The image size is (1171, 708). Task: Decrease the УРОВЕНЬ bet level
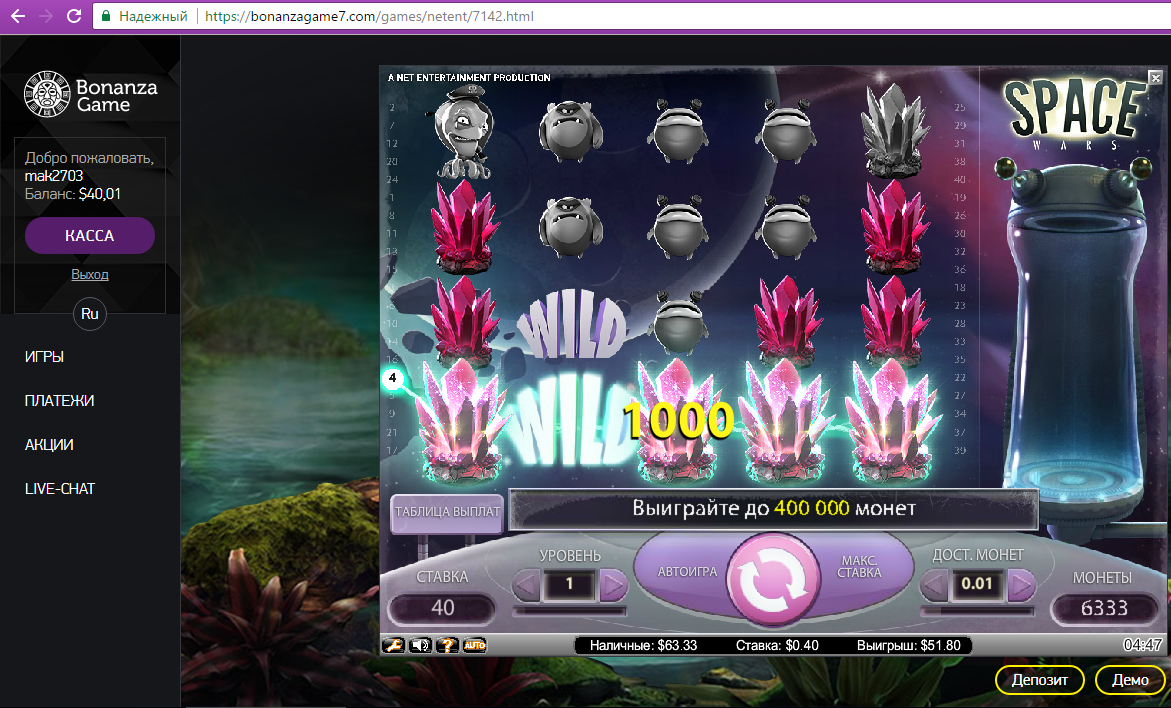[527, 584]
